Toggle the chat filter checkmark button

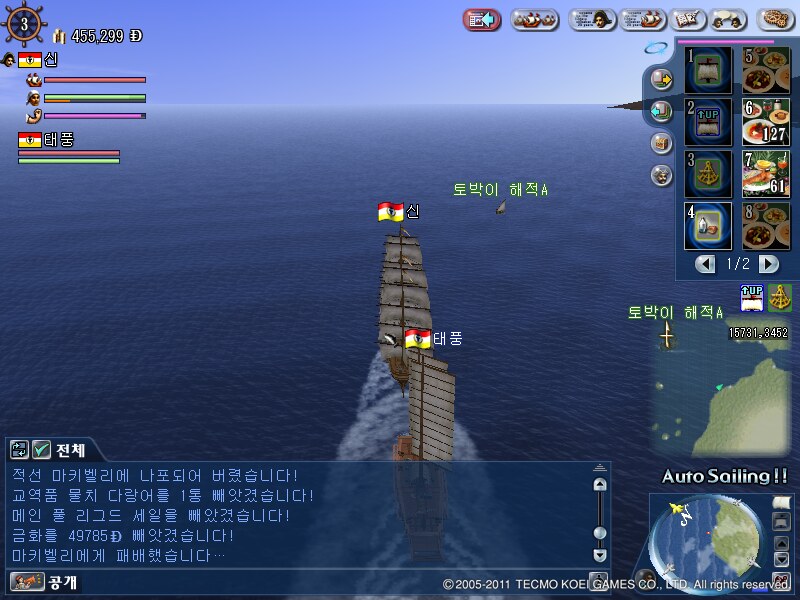tap(41, 450)
